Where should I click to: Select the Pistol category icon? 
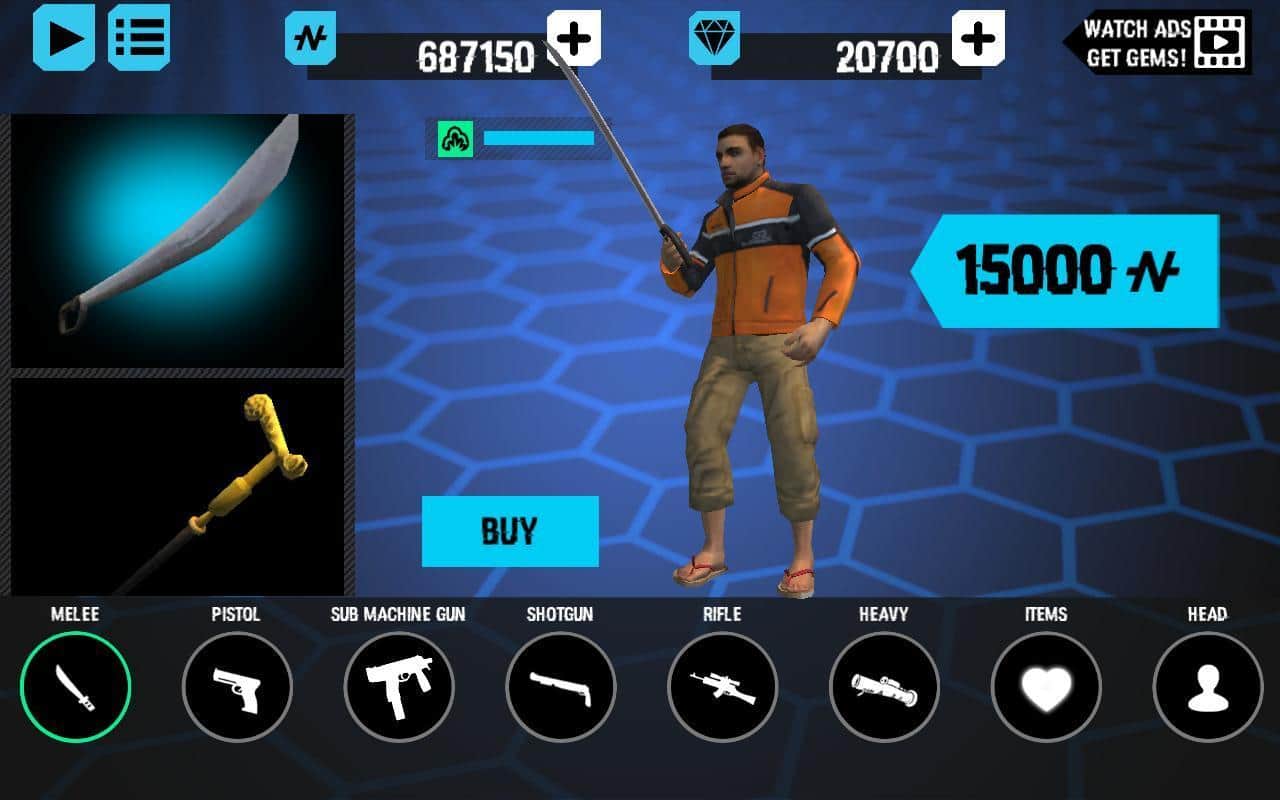(x=238, y=687)
